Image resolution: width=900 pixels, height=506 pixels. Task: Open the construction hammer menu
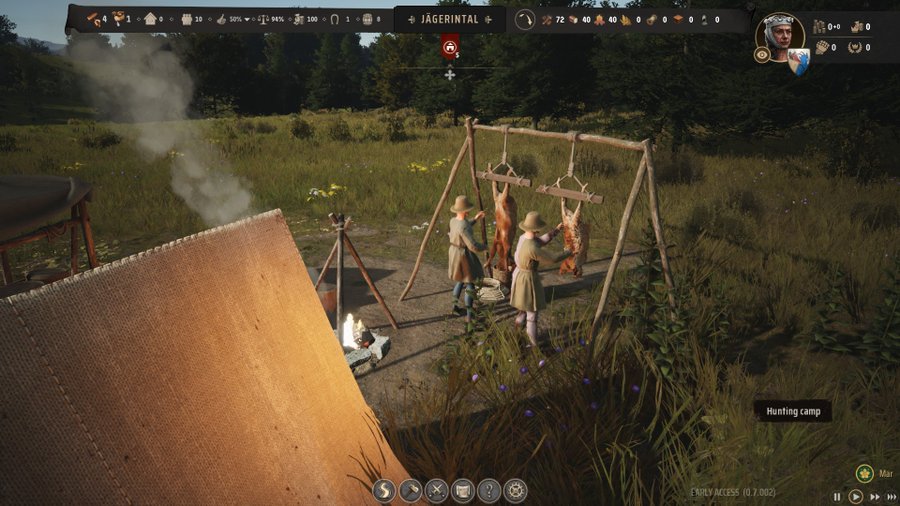coord(411,491)
